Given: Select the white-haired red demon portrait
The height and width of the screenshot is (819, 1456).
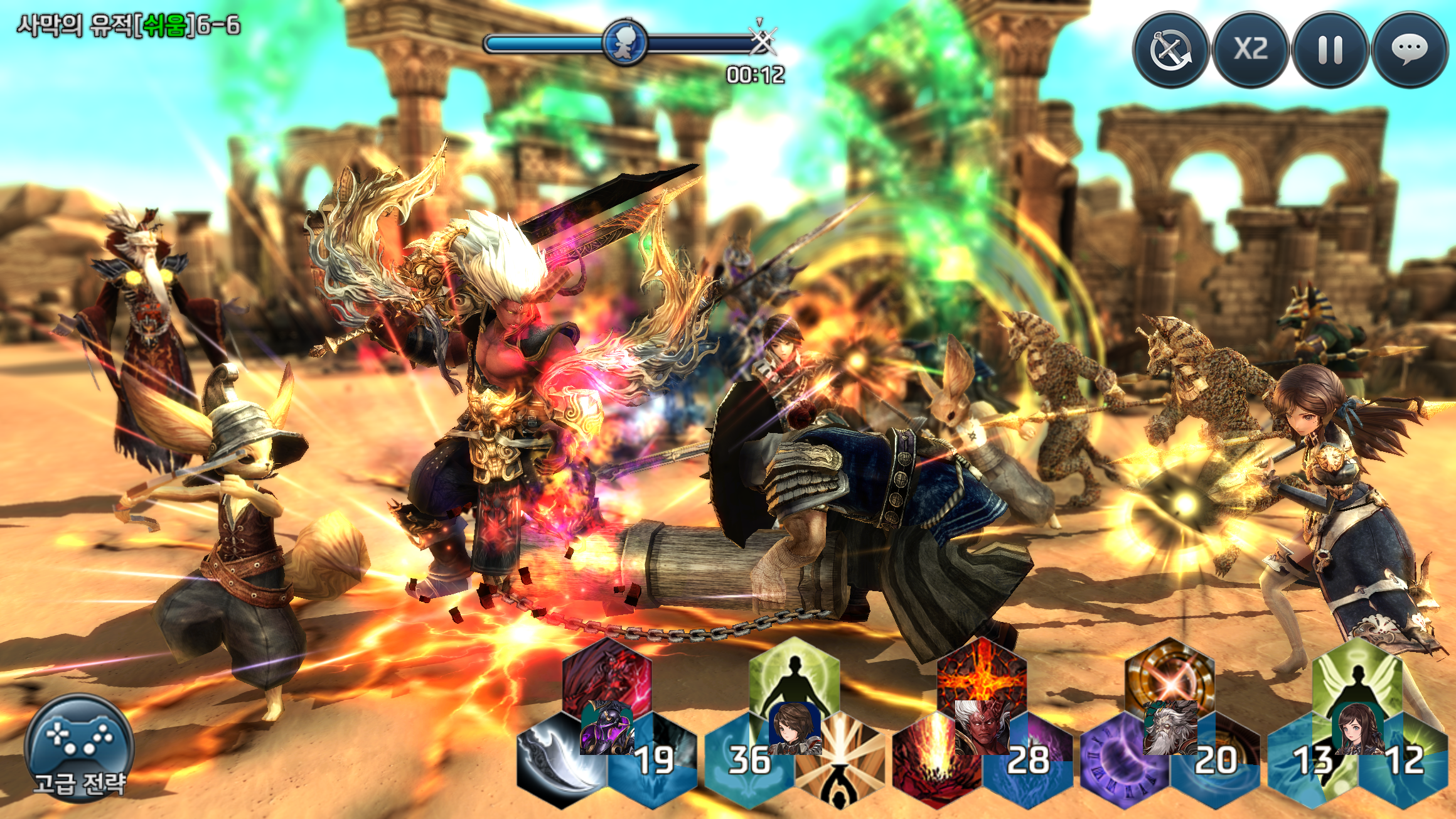Looking at the screenshot, I should pyautogui.click(x=982, y=727).
